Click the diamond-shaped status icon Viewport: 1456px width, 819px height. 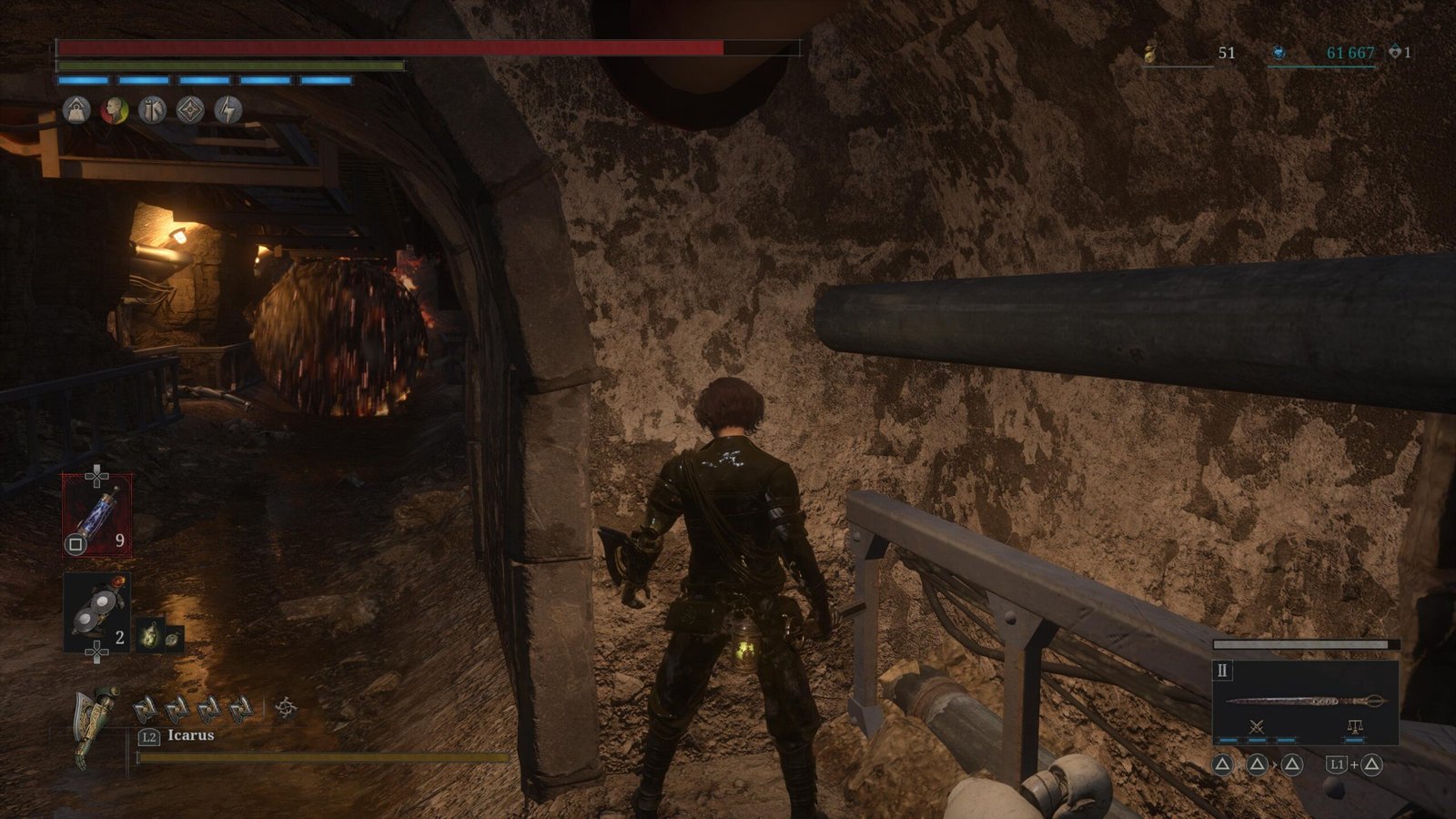pyautogui.click(x=189, y=110)
